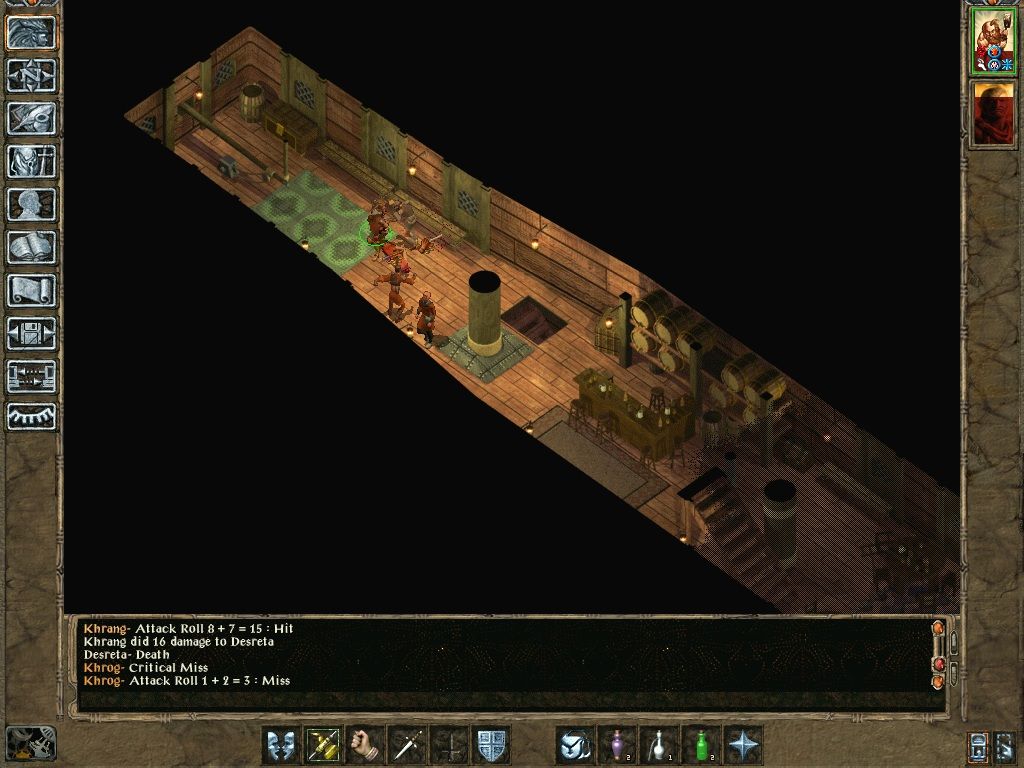This screenshot has width=1024, height=768.
Task: Use the white flask quick item
Action: click(x=659, y=745)
